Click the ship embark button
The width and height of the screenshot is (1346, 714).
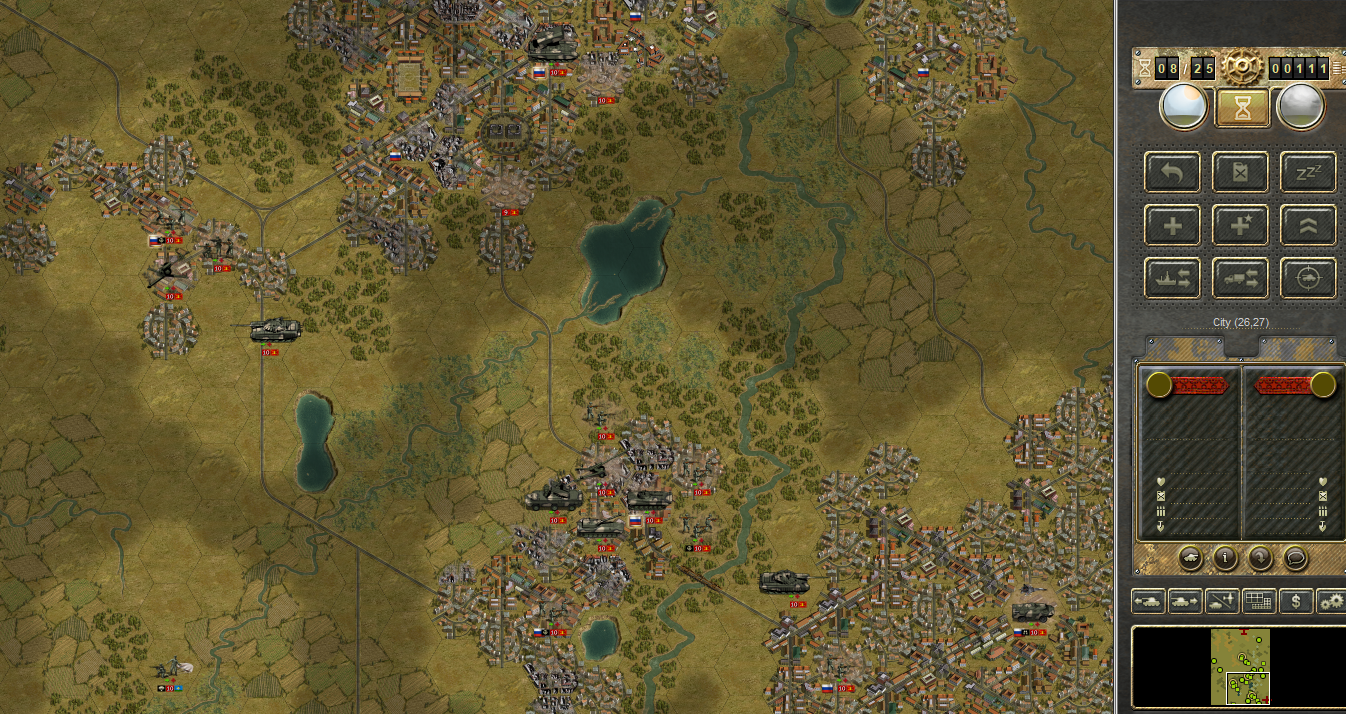[x=1173, y=278]
